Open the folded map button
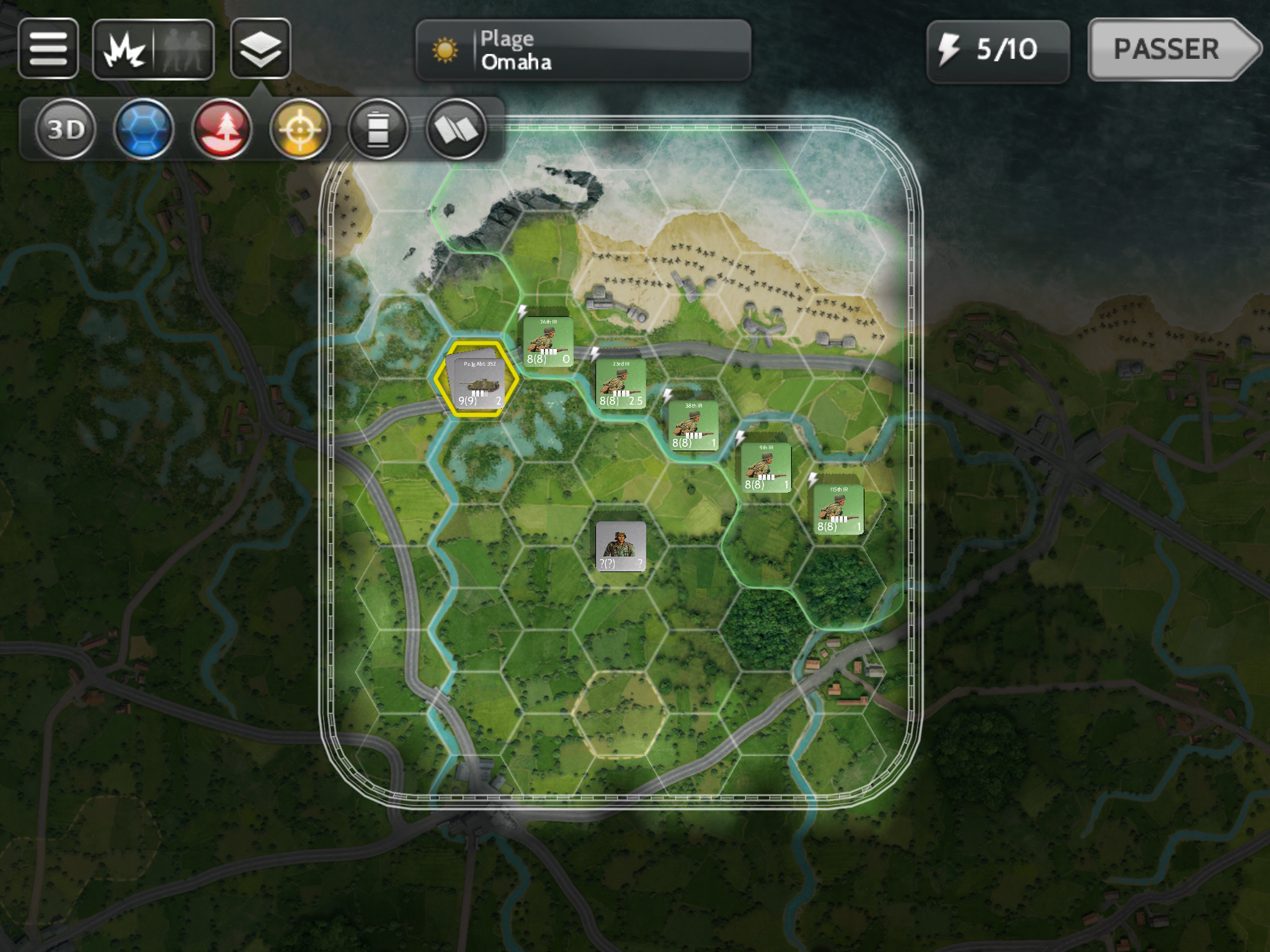 click(456, 129)
